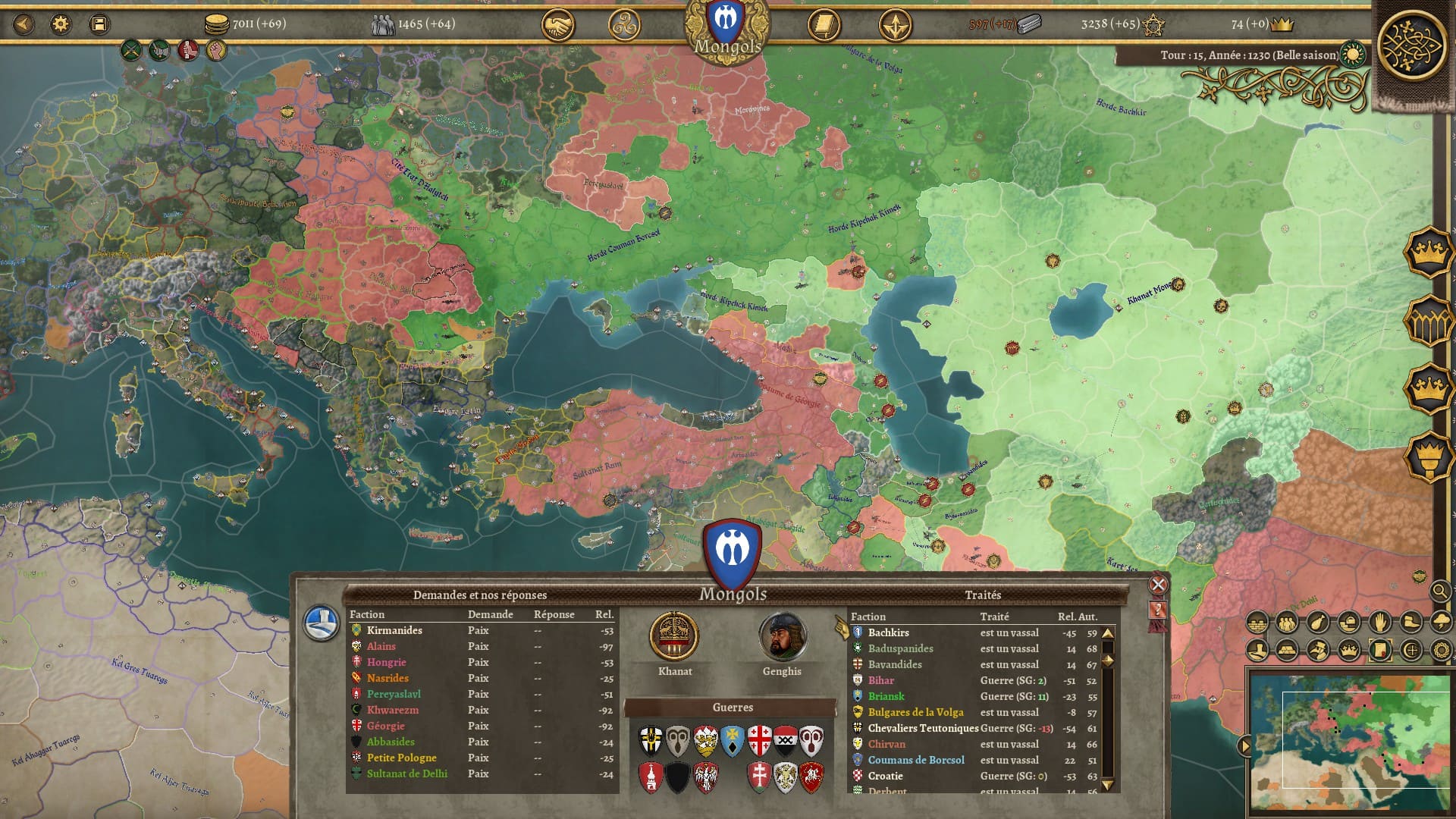Collapse the minimap with the arrow toggle
The height and width of the screenshot is (819, 1456).
click(1244, 746)
